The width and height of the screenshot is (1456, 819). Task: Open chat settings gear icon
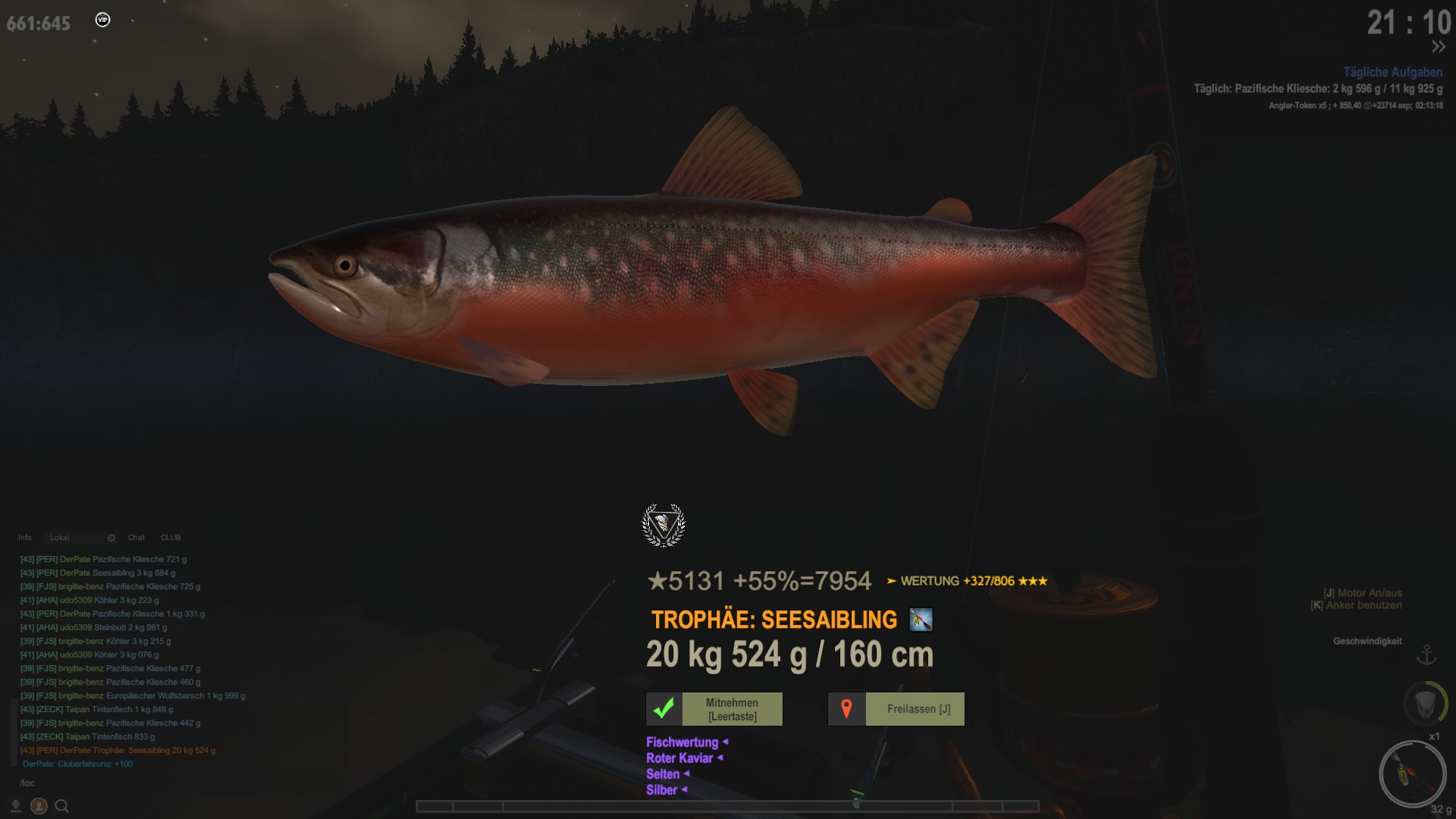click(x=111, y=538)
